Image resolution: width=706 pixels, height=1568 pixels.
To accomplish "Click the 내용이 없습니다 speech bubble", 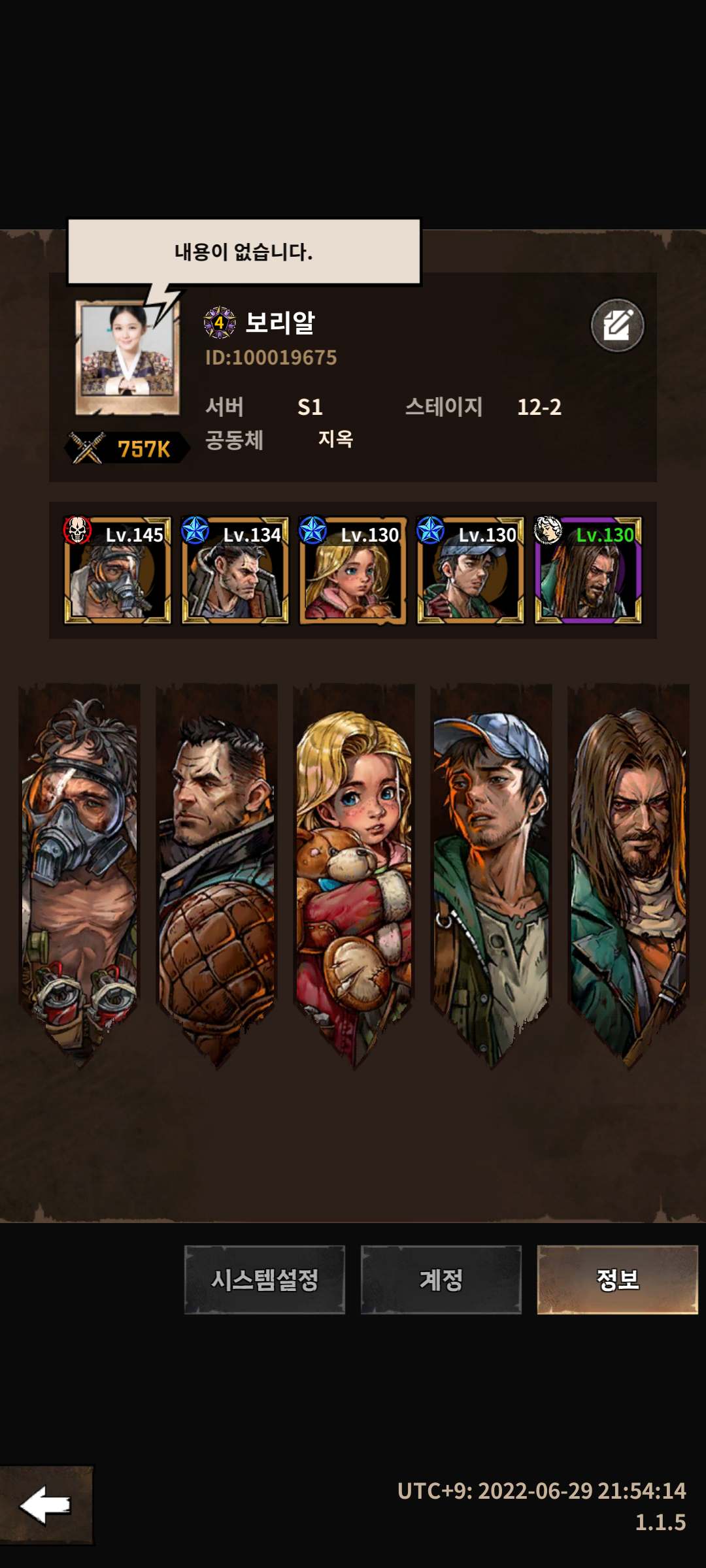I will [244, 252].
